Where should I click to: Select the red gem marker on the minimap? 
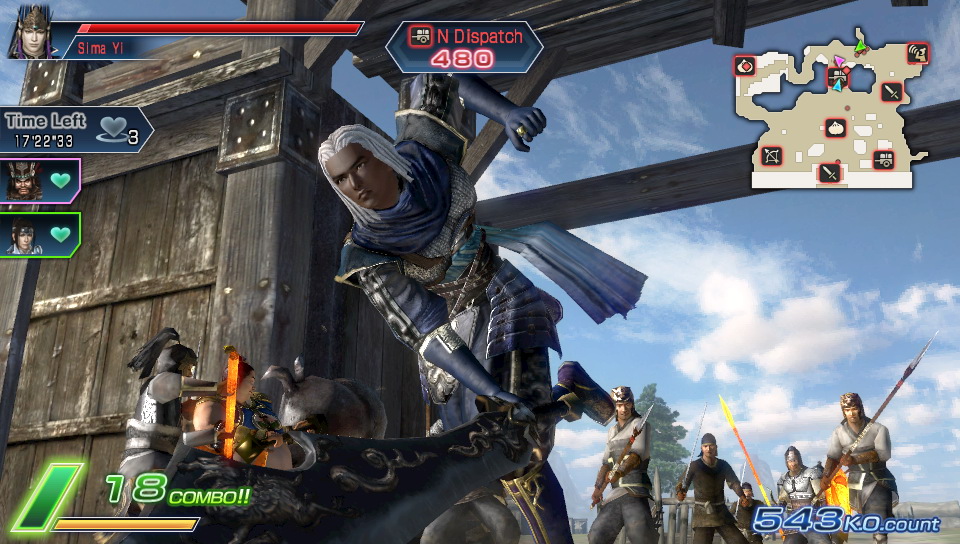click(745, 66)
